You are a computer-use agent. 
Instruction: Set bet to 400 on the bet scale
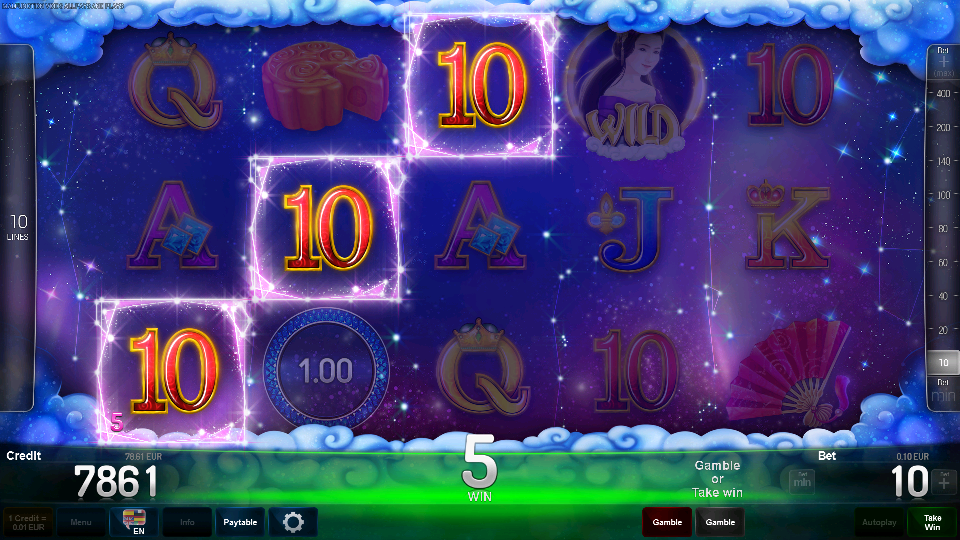pos(940,93)
